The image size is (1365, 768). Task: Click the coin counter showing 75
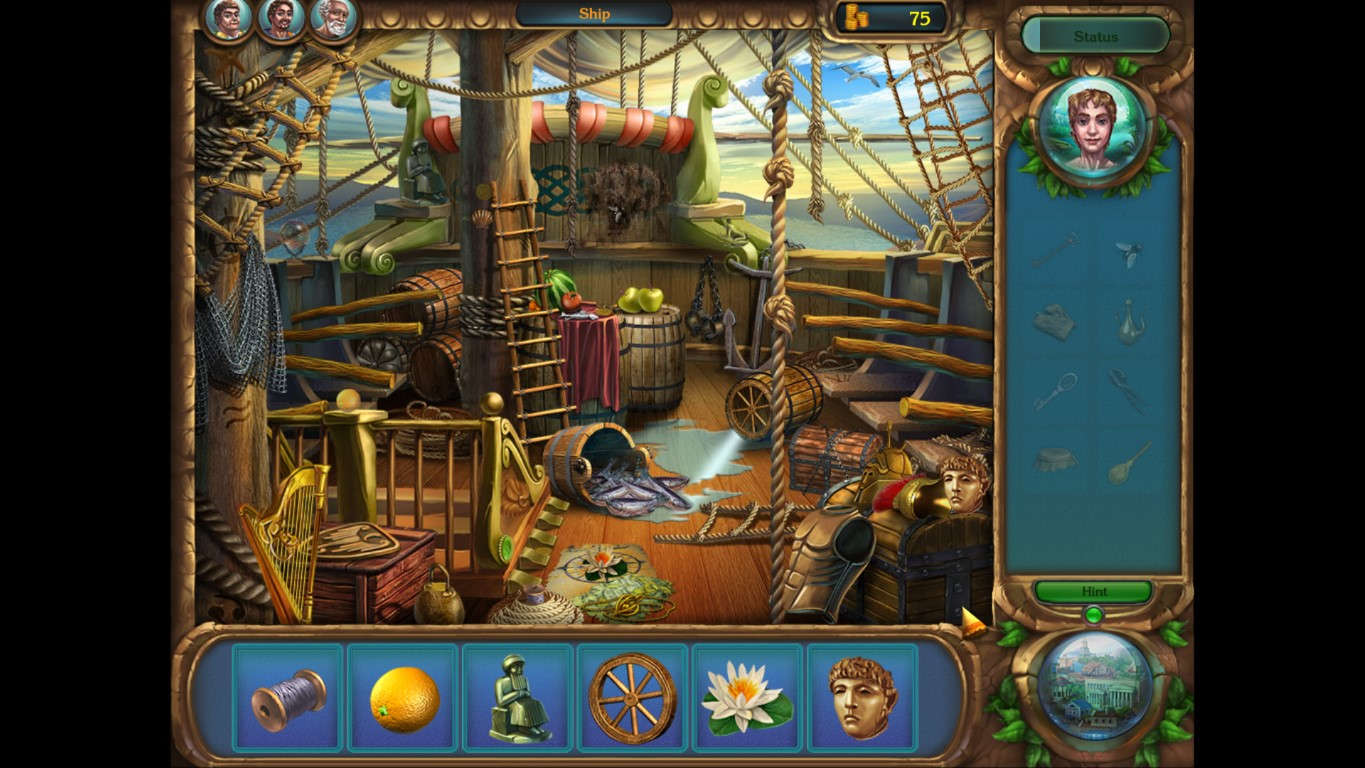click(x=888, y=17)
